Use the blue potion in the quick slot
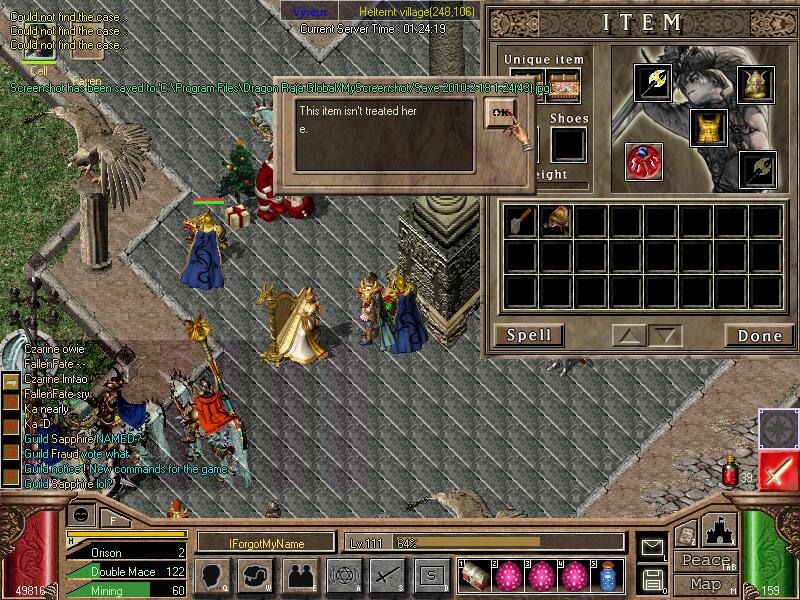The image size is (800, 600). (x=606, y=576)
